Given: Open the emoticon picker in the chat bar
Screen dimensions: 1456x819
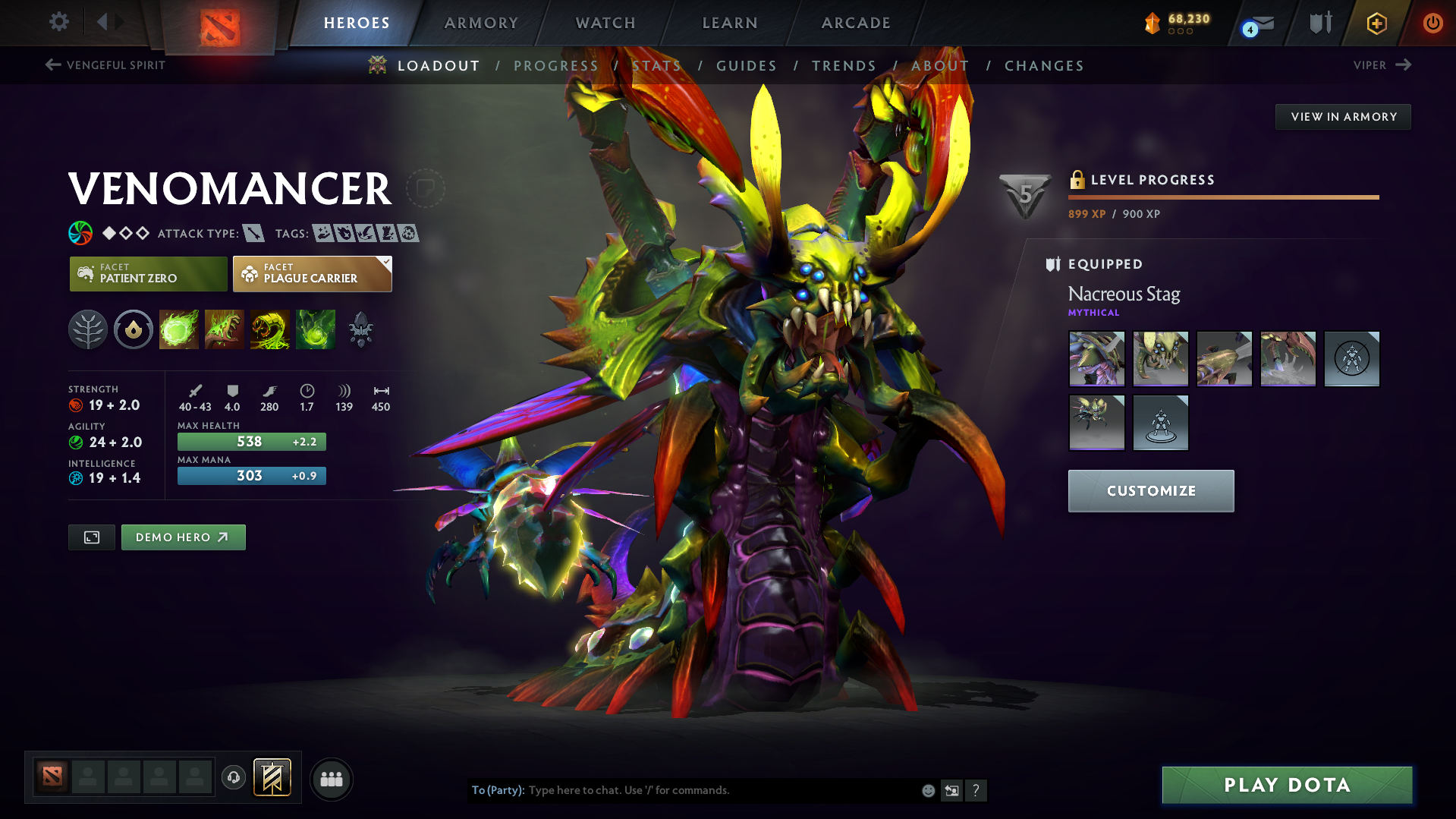Looking at the screenshot, I should (x=927, y=790).
